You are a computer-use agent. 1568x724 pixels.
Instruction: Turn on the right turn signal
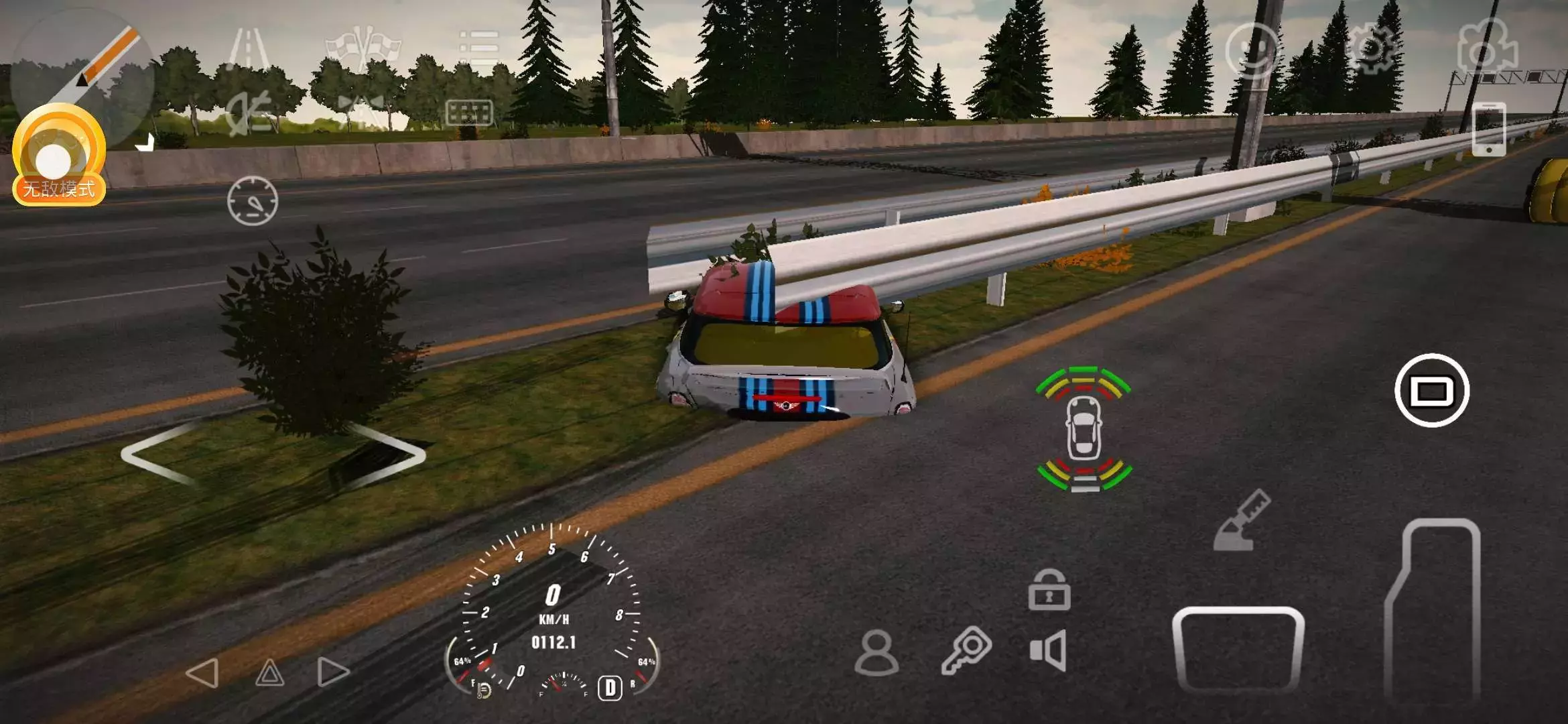(x=333, y=672)
